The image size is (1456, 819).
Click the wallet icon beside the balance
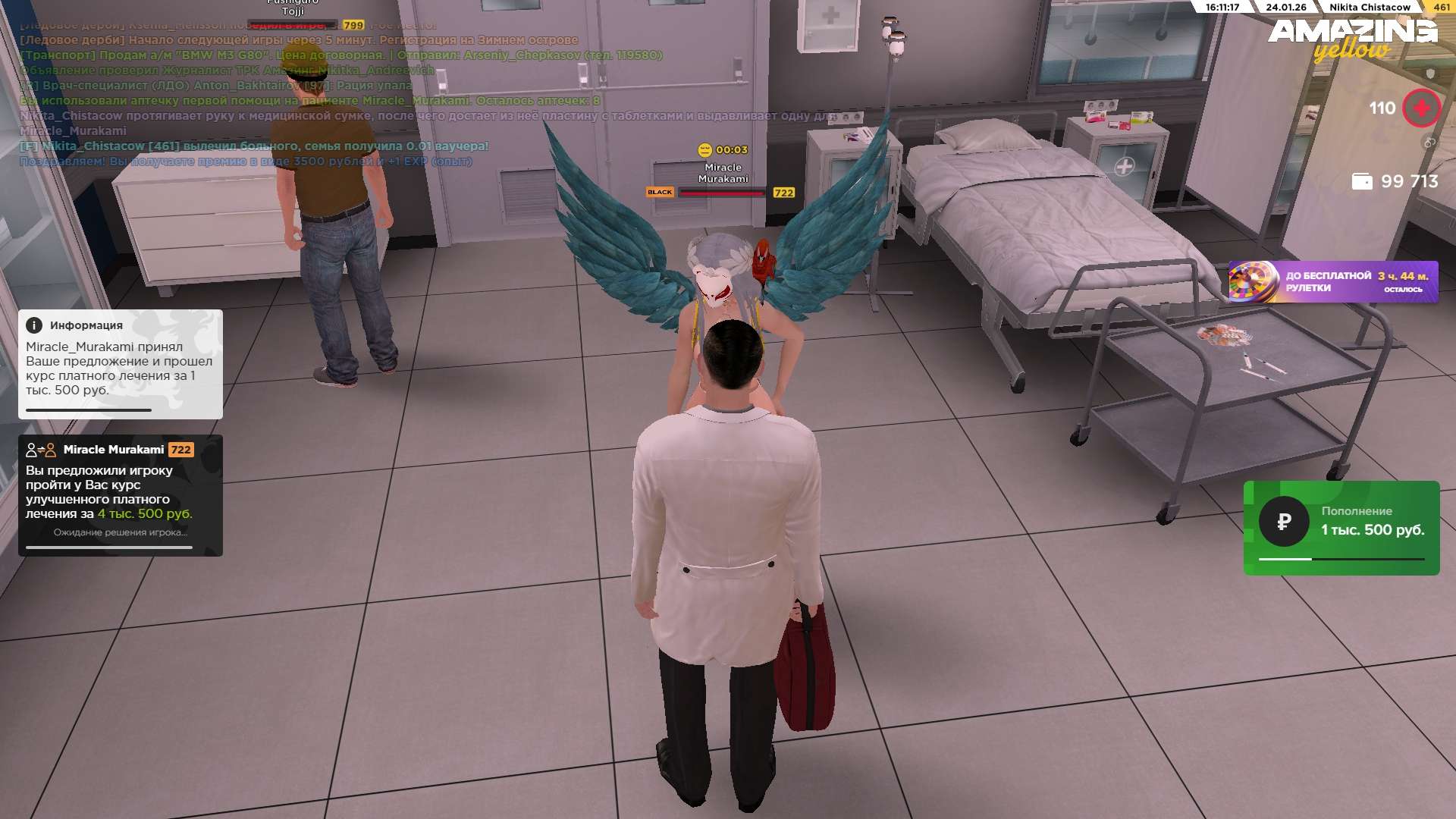1362,181
